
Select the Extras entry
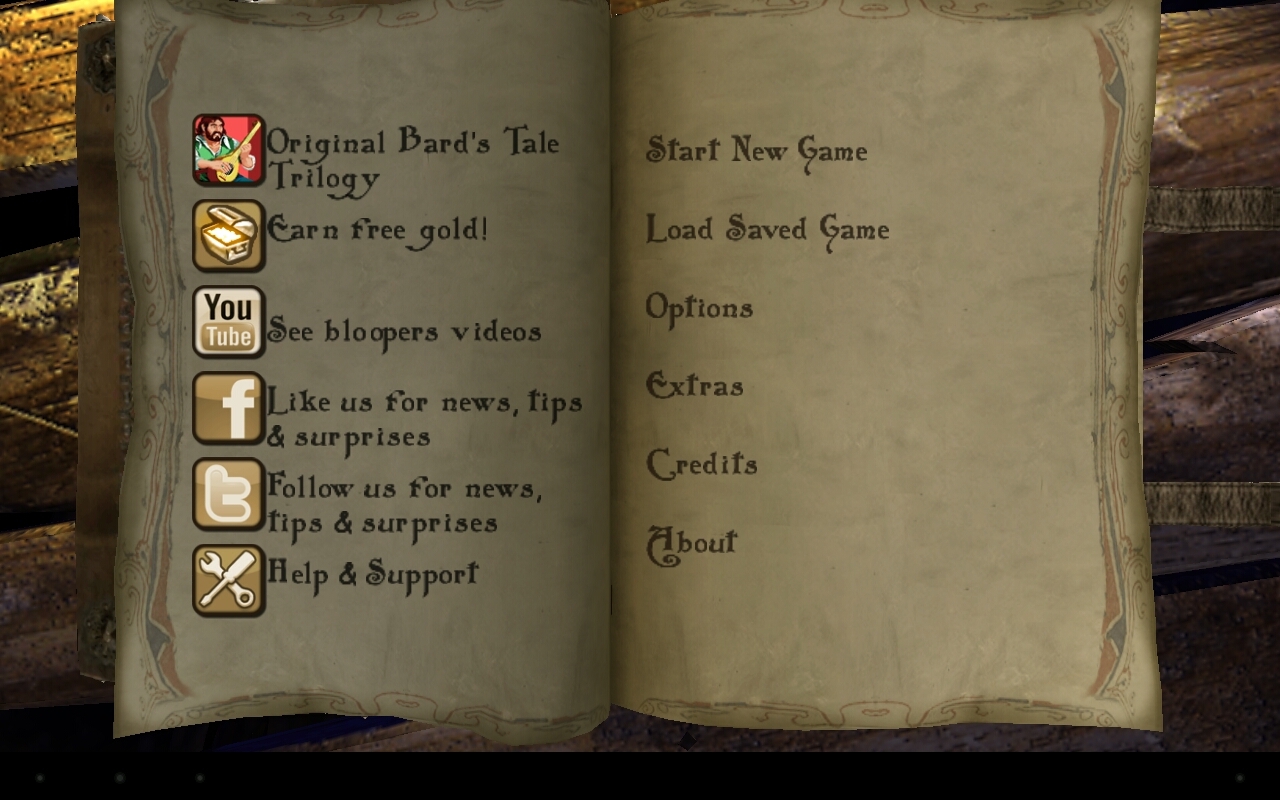[695, 386]
